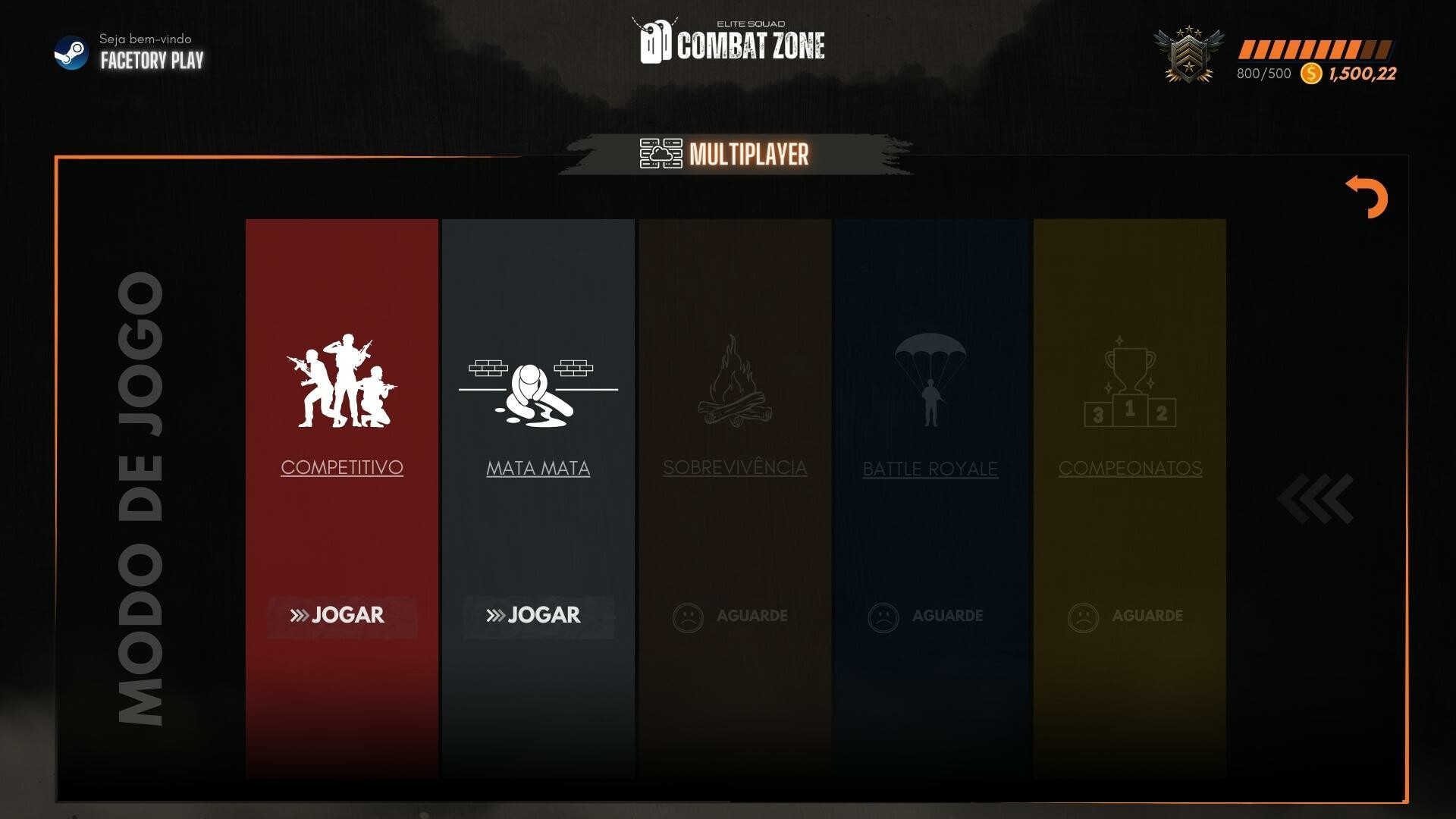Viewport: 1456px width, 819px height.
Task: Click the sad face icon under Sobrevivência
Action: point(689,616)
